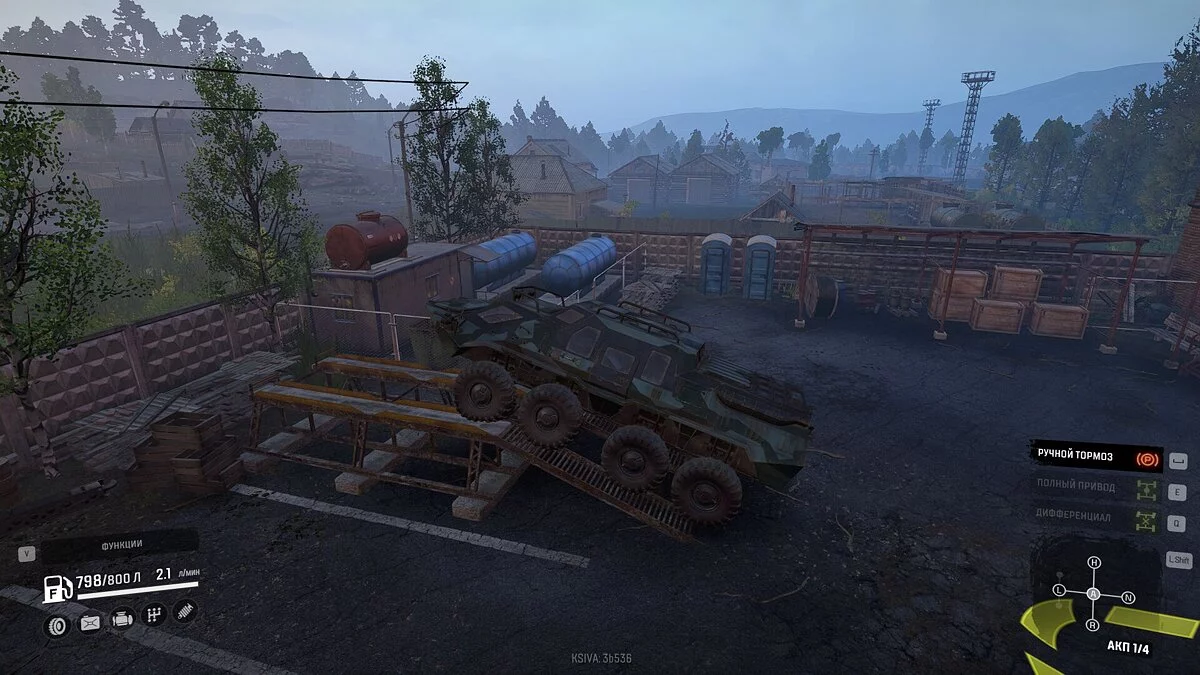Viewport: 1200px width, 675px height.
Task: Shift into R reverse gear
Action: pos(1094,625)
